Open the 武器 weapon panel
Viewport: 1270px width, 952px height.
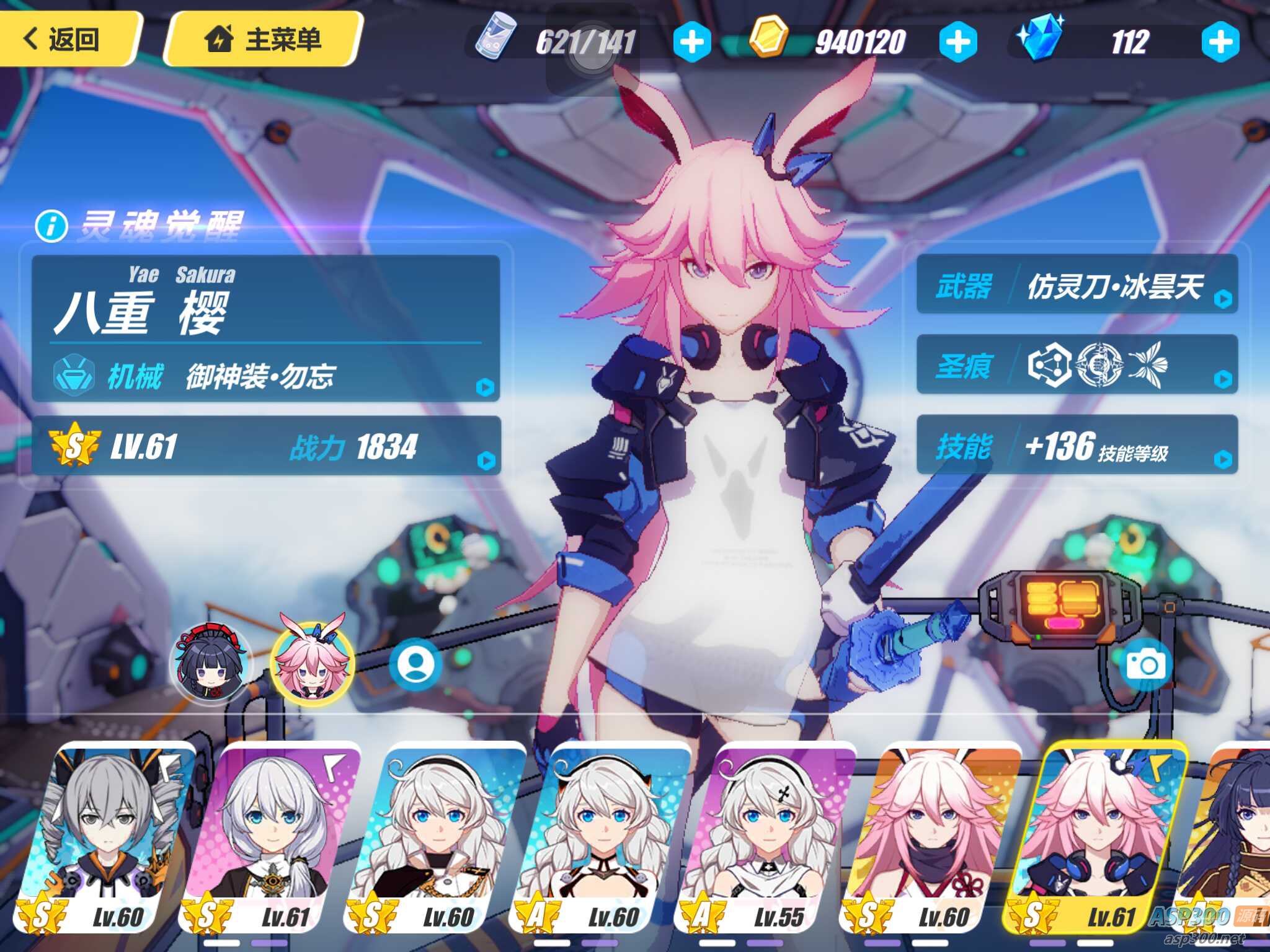click(1077, 285)
